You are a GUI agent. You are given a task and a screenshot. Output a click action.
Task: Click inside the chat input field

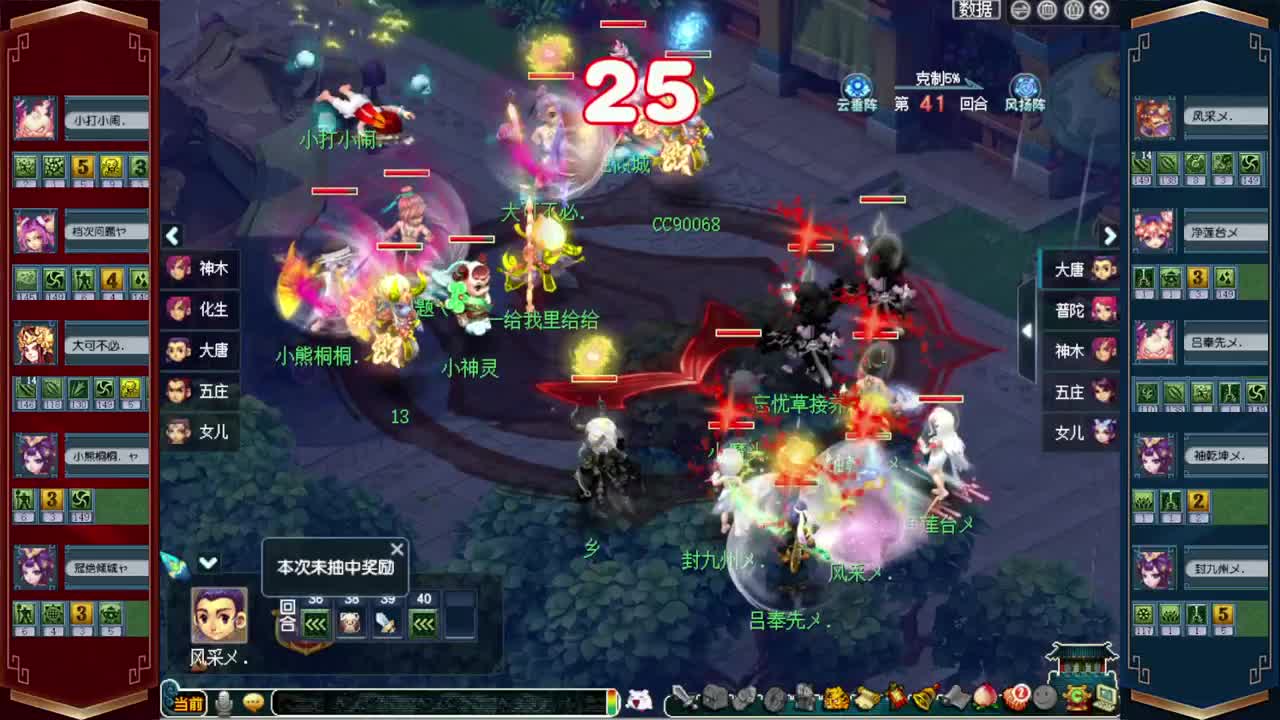(x=440, y=700)
